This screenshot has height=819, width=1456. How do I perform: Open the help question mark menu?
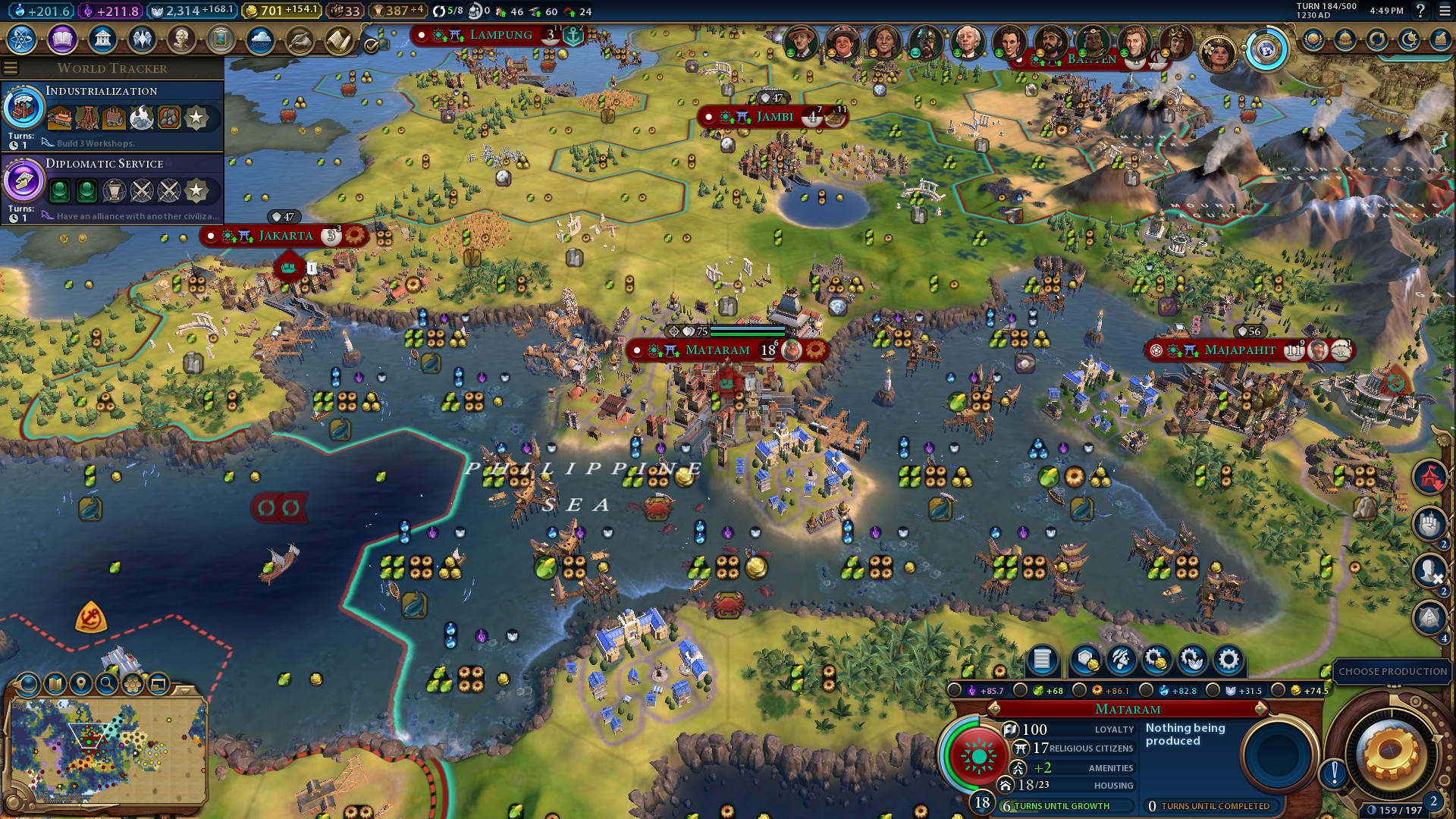click(1421, 12)
